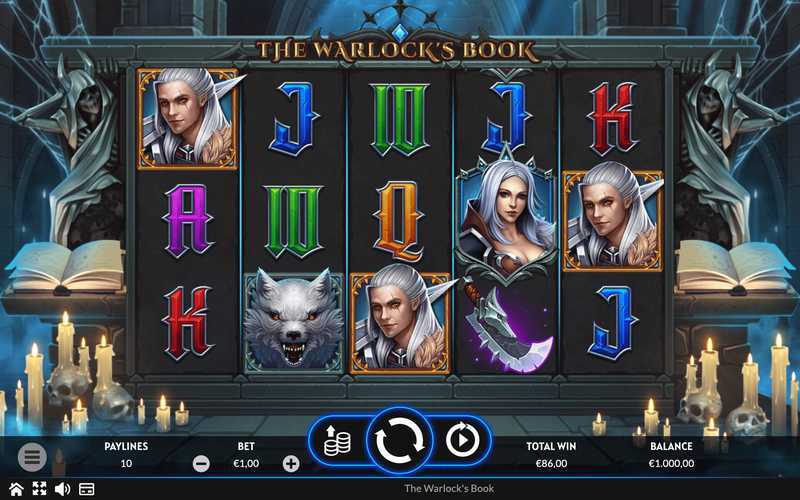Start autoplay with the circular play button

pos(462,440)
